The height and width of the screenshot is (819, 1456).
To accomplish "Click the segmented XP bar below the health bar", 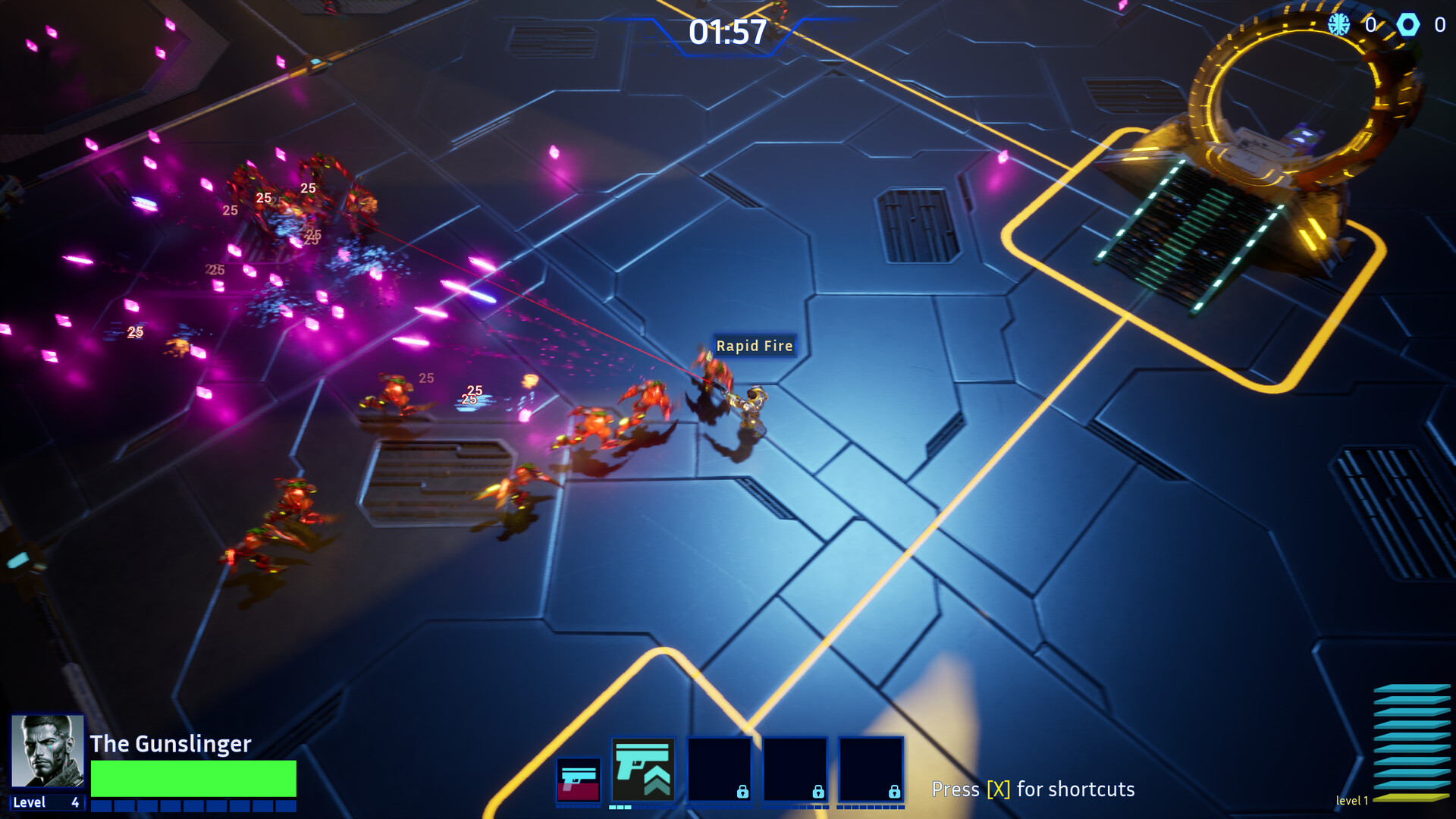I will coord(192,804).
